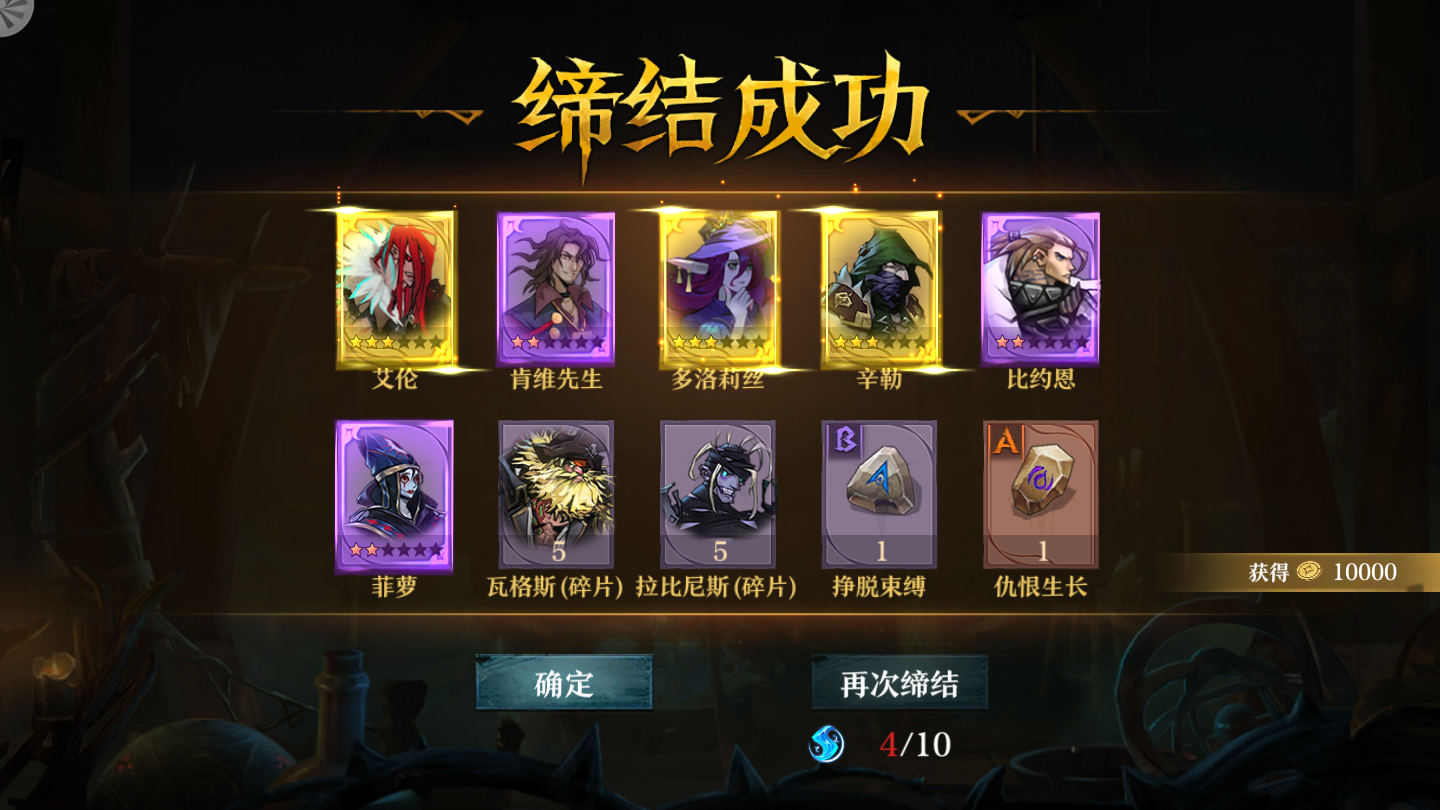Select the 辛勒 golden hero card
Screen dimensions: 1440x810
[x=880, y=285]
